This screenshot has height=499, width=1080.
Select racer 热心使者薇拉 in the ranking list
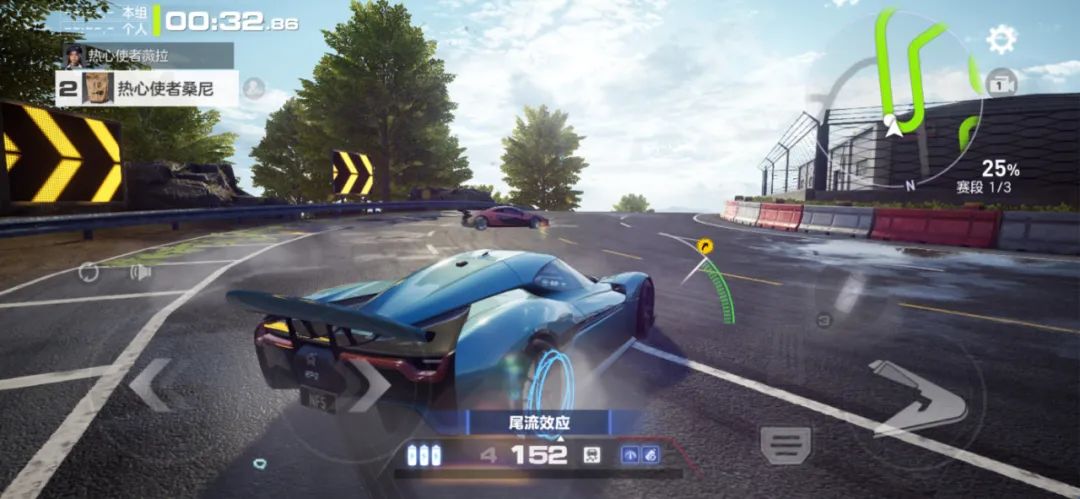point(148,55)
